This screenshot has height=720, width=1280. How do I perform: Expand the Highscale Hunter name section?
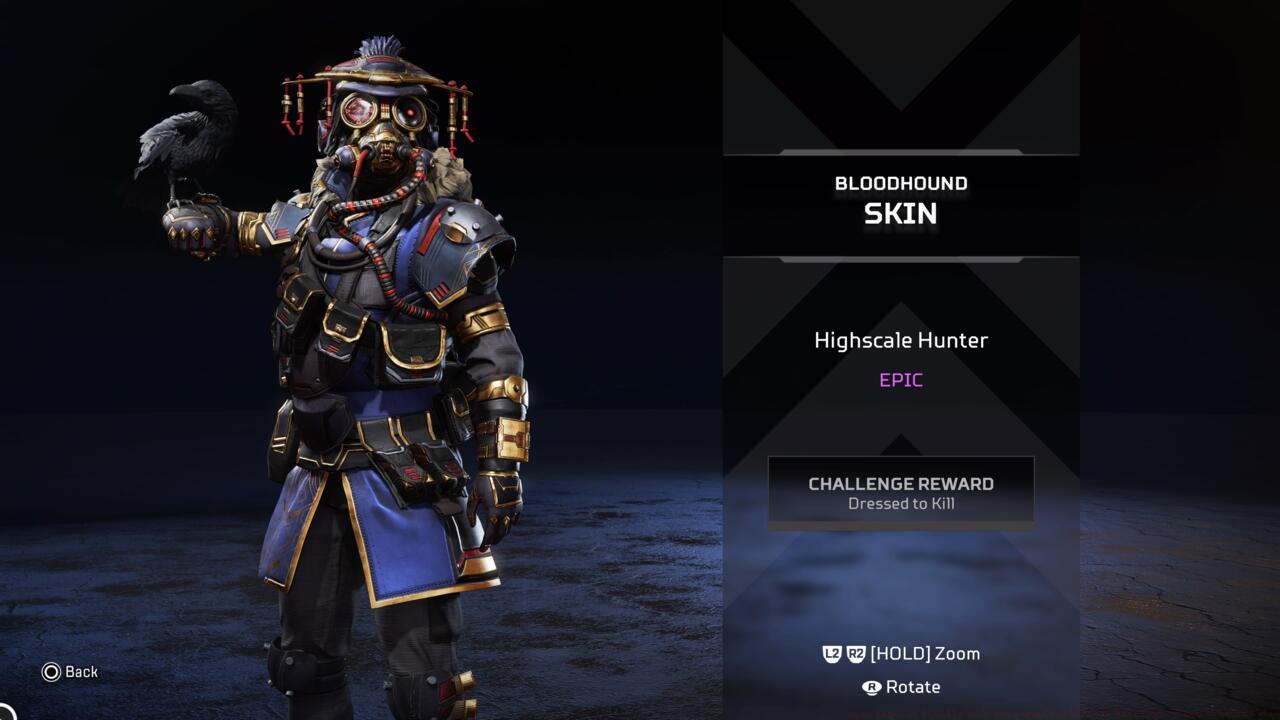pyautogui.click(x=900, y=340)
